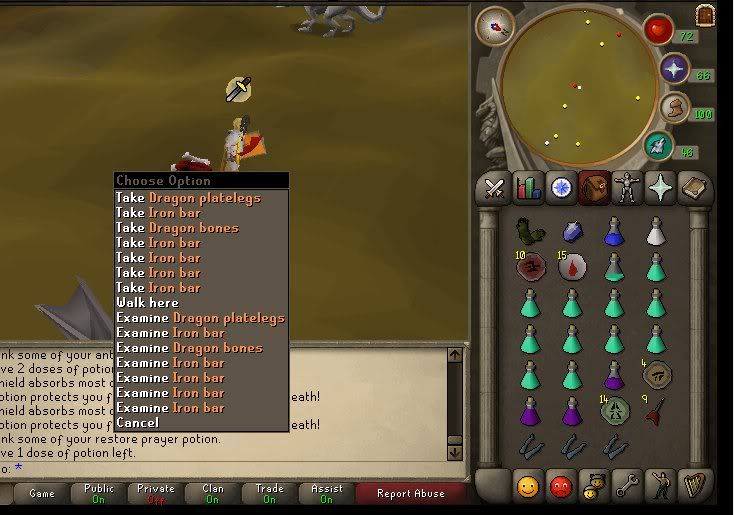Open the music player harp tab
This screenshot has width=734, height=515.
(x=692, y=485)
